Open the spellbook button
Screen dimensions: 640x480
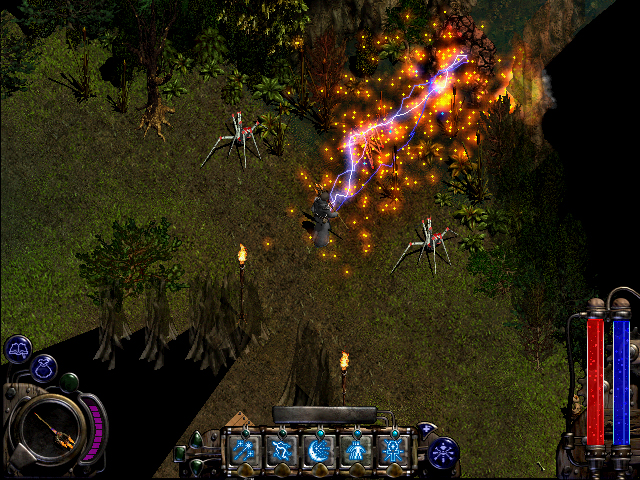(x=18, y=348)
